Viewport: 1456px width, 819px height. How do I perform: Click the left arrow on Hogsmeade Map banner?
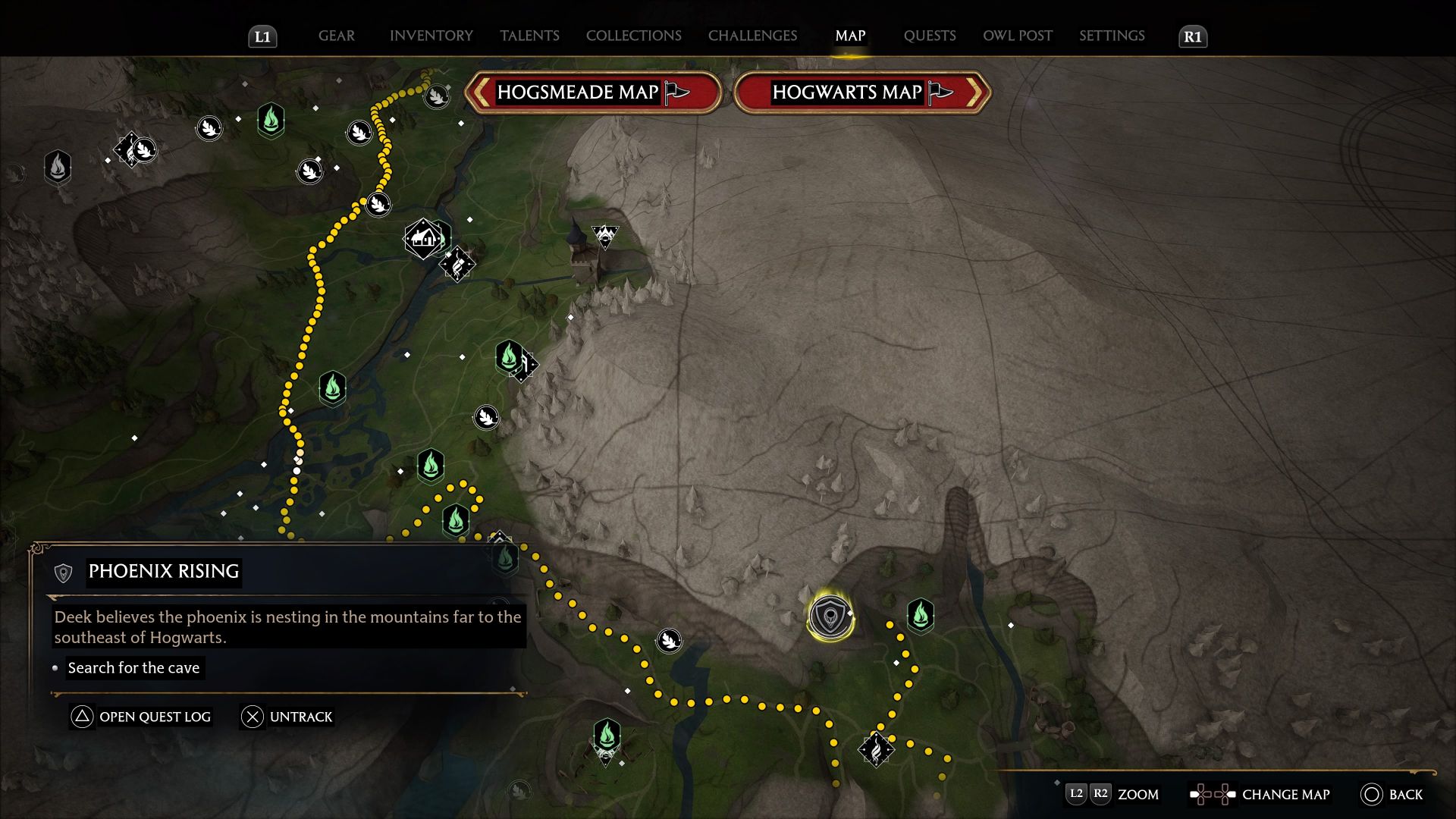(480, 92)
